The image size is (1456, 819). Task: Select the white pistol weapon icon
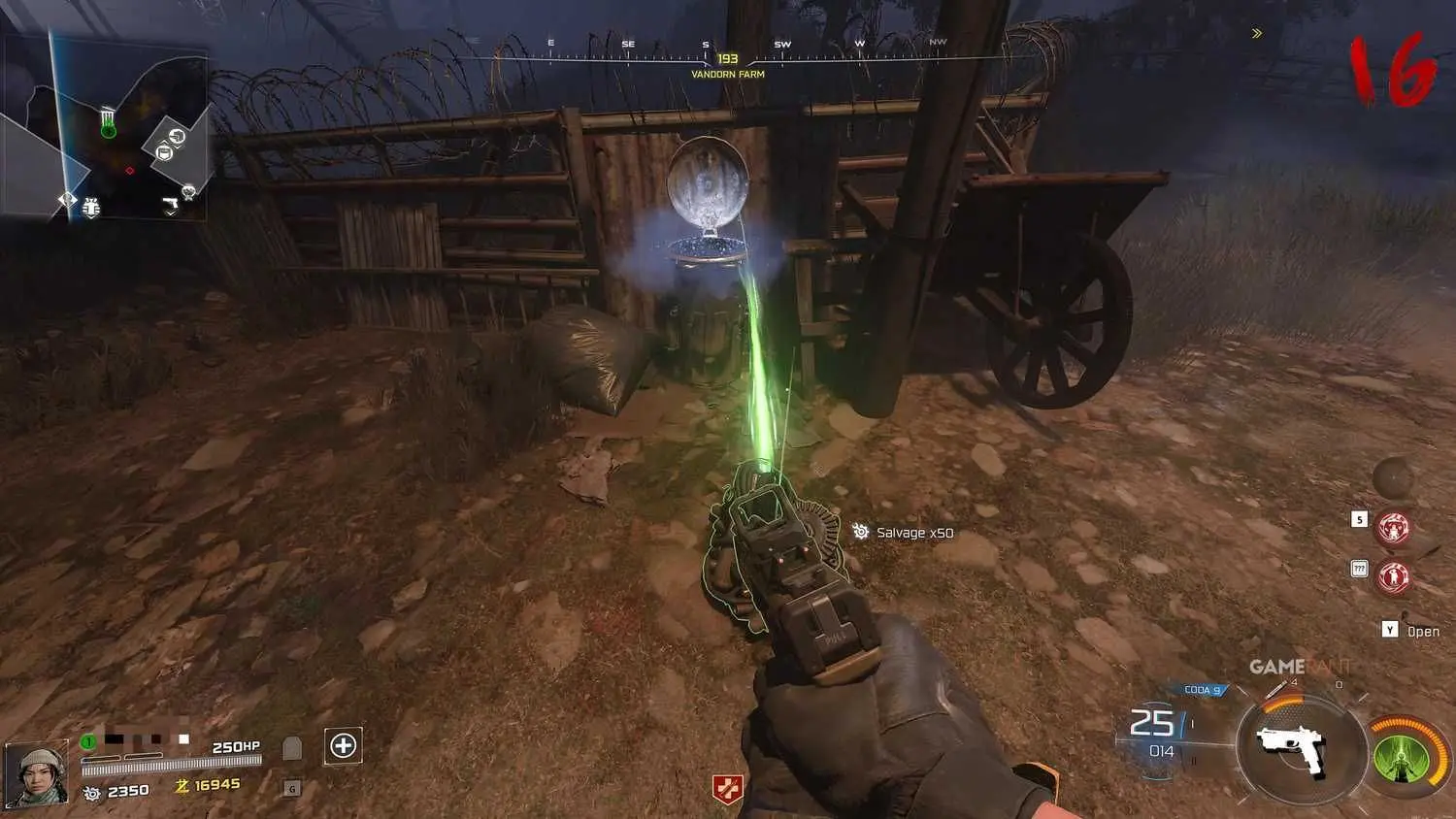click(1292, 748)
